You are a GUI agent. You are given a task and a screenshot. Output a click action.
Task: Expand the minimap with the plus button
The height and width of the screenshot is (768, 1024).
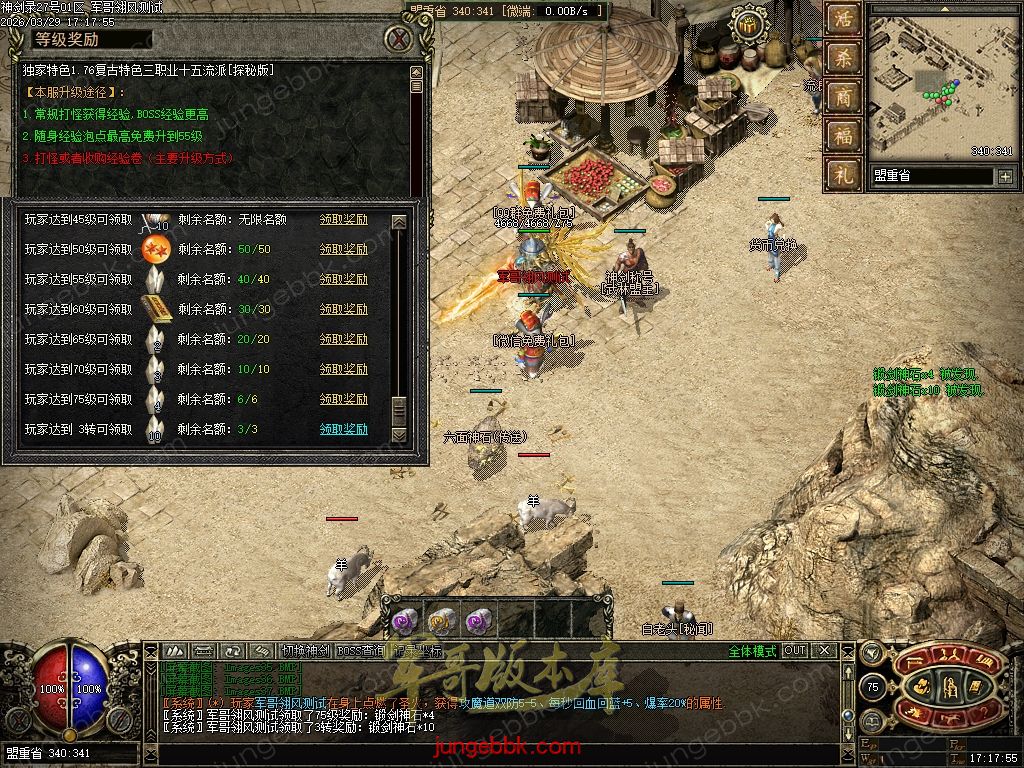[1004, 176]
